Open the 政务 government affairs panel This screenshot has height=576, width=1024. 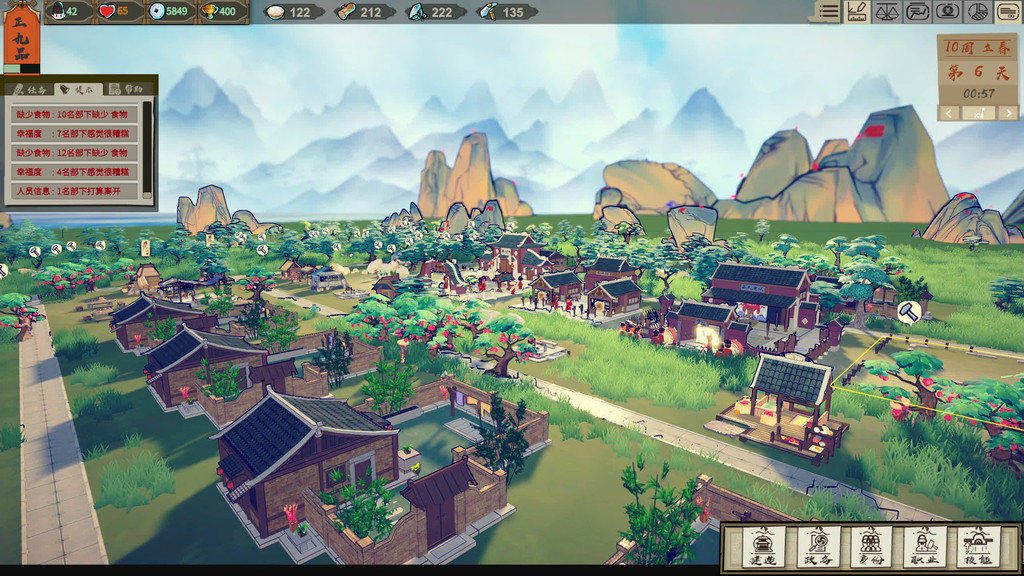pyautogui.click(x=816, y=547)
